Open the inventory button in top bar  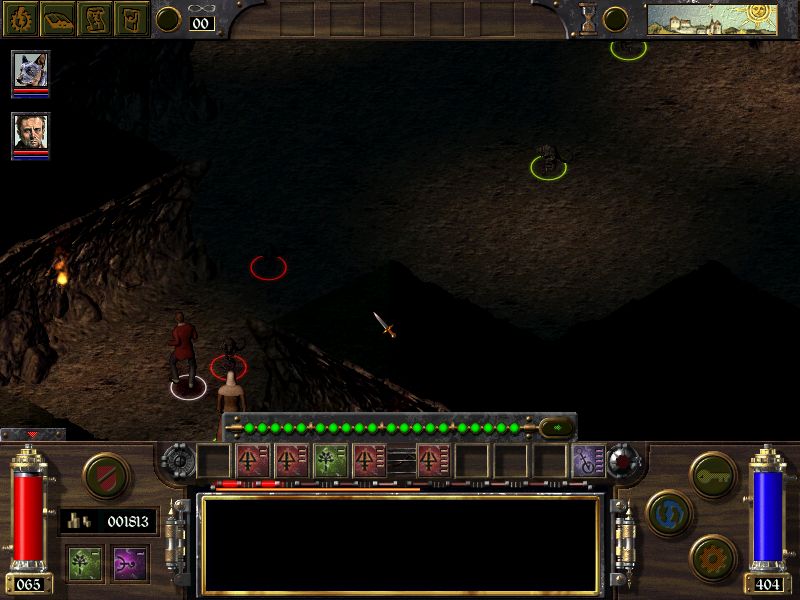(x=132, y=18)
